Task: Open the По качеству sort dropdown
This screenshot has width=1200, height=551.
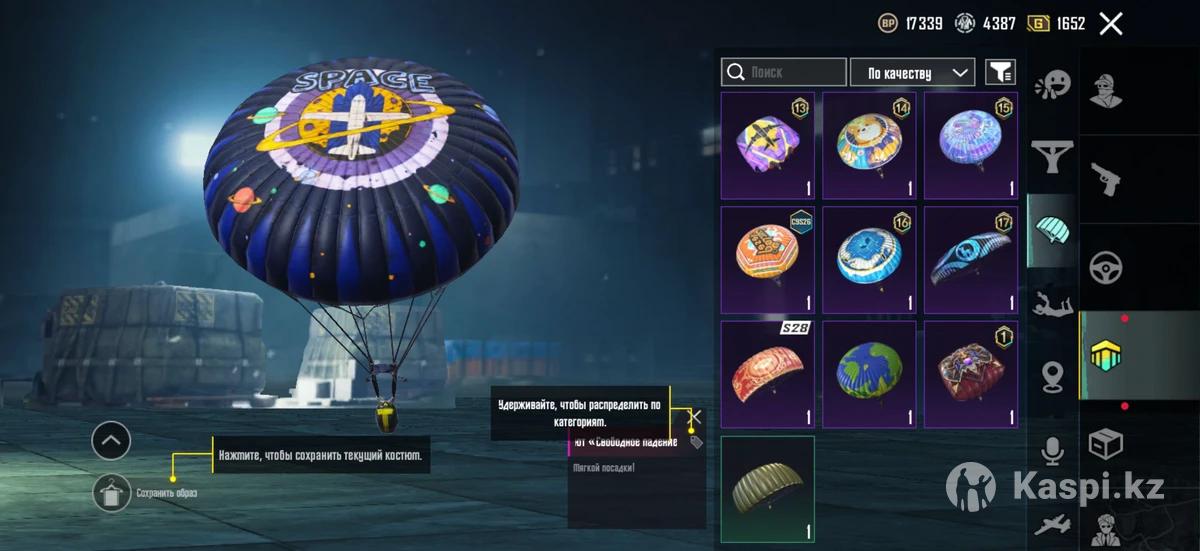Action: (x=912, y=73)
